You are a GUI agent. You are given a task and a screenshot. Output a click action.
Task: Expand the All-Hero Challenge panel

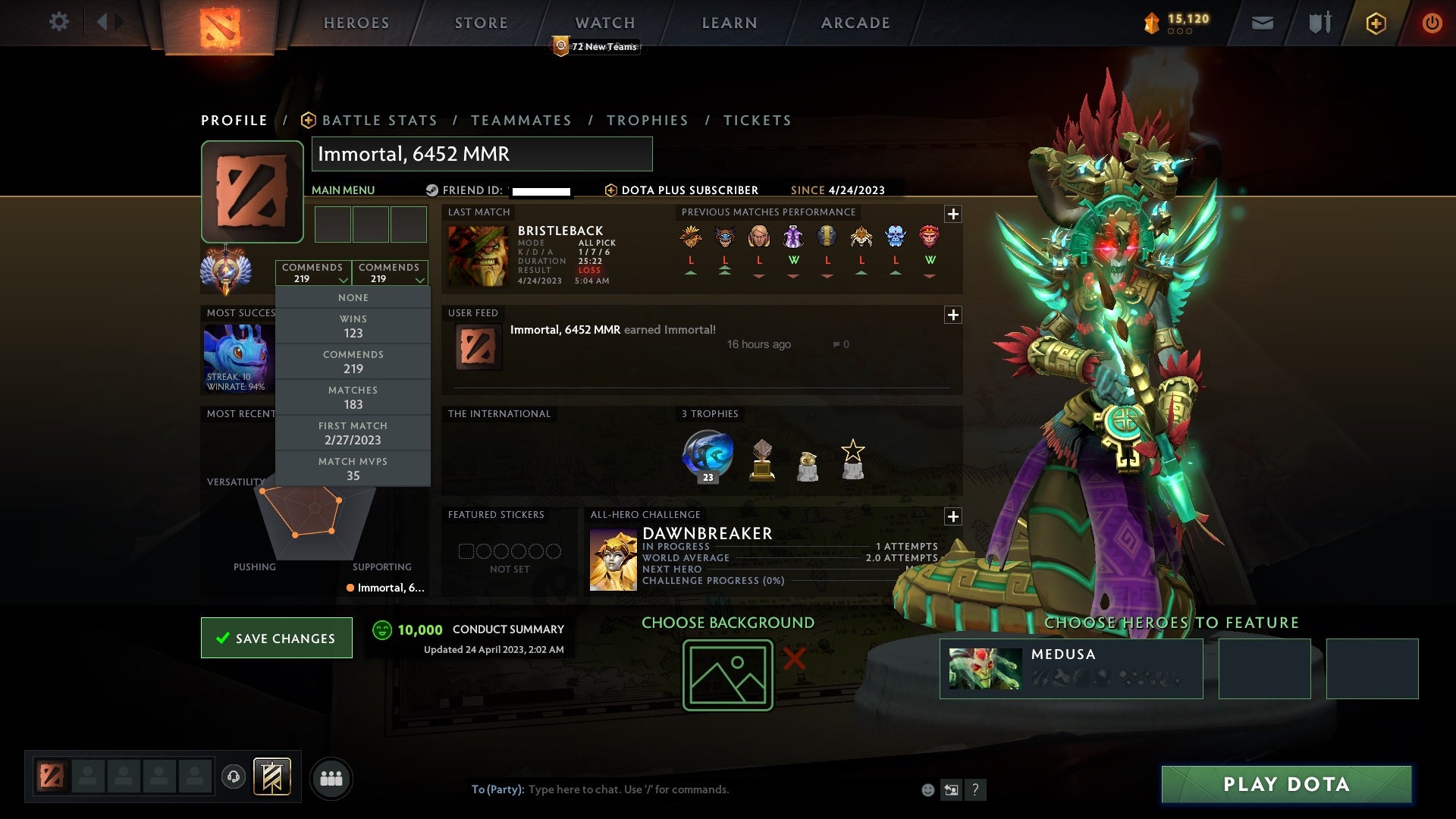(x=954, y=516)
